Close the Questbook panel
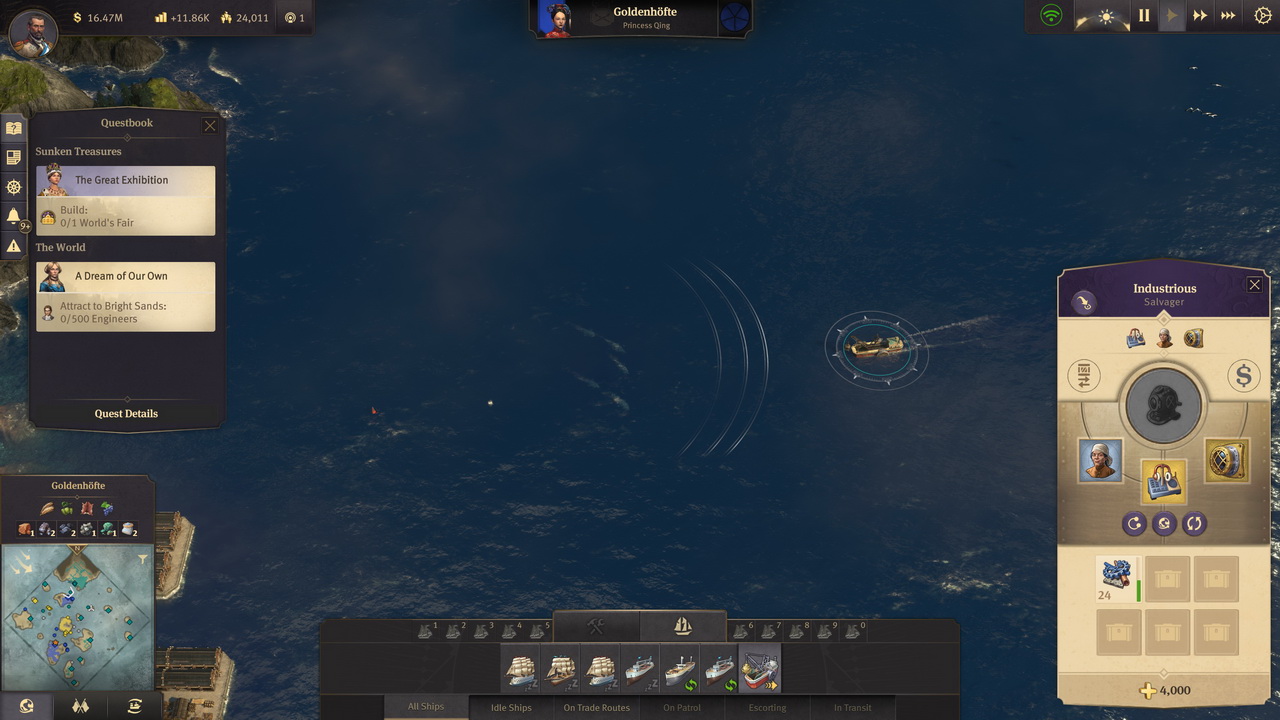This screenshot has height=720, width=1280. [x=210, y=126]
